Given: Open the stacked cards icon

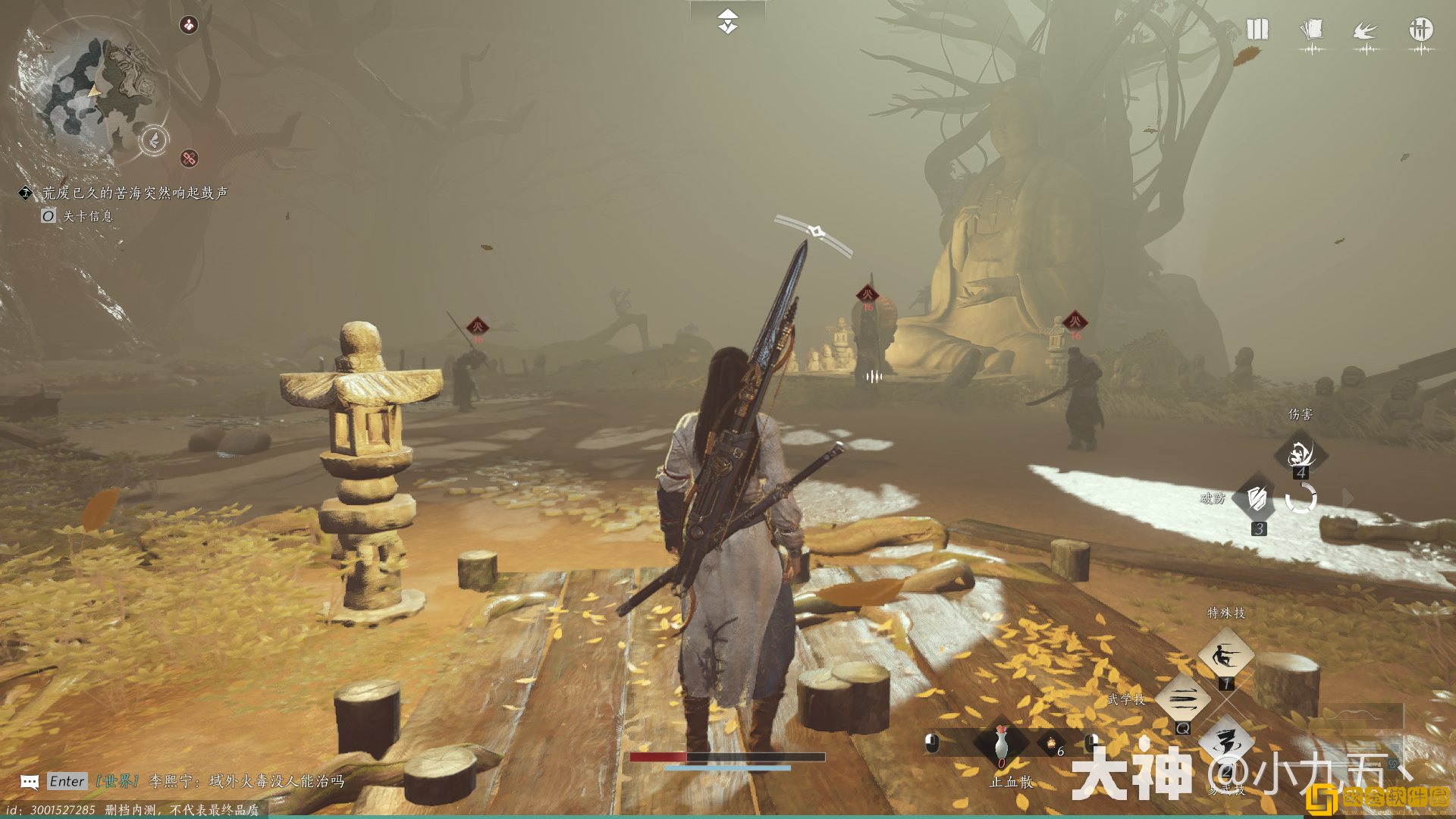Looking at the screenshot, I should pyautogui.click(x=1311, y=30).
